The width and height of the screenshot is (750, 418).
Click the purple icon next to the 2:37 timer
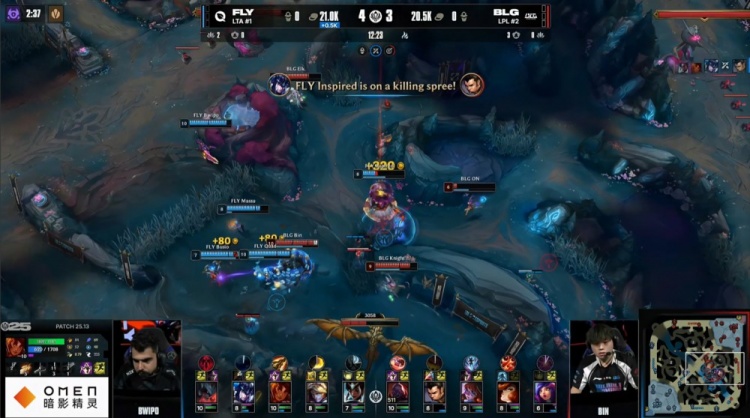[13, 13]
